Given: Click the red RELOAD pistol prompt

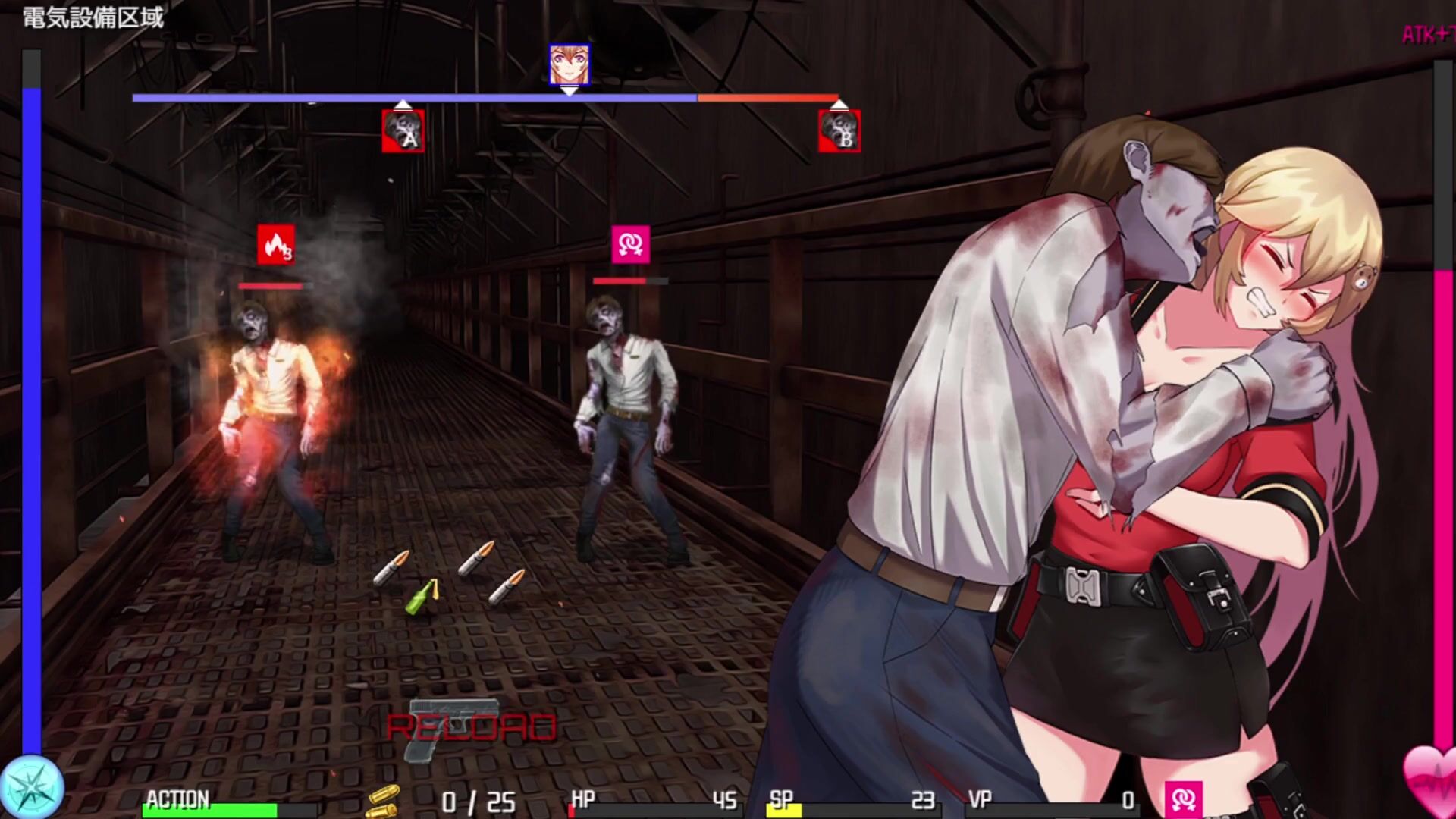Looking at the screenshot, I should 471,727.
